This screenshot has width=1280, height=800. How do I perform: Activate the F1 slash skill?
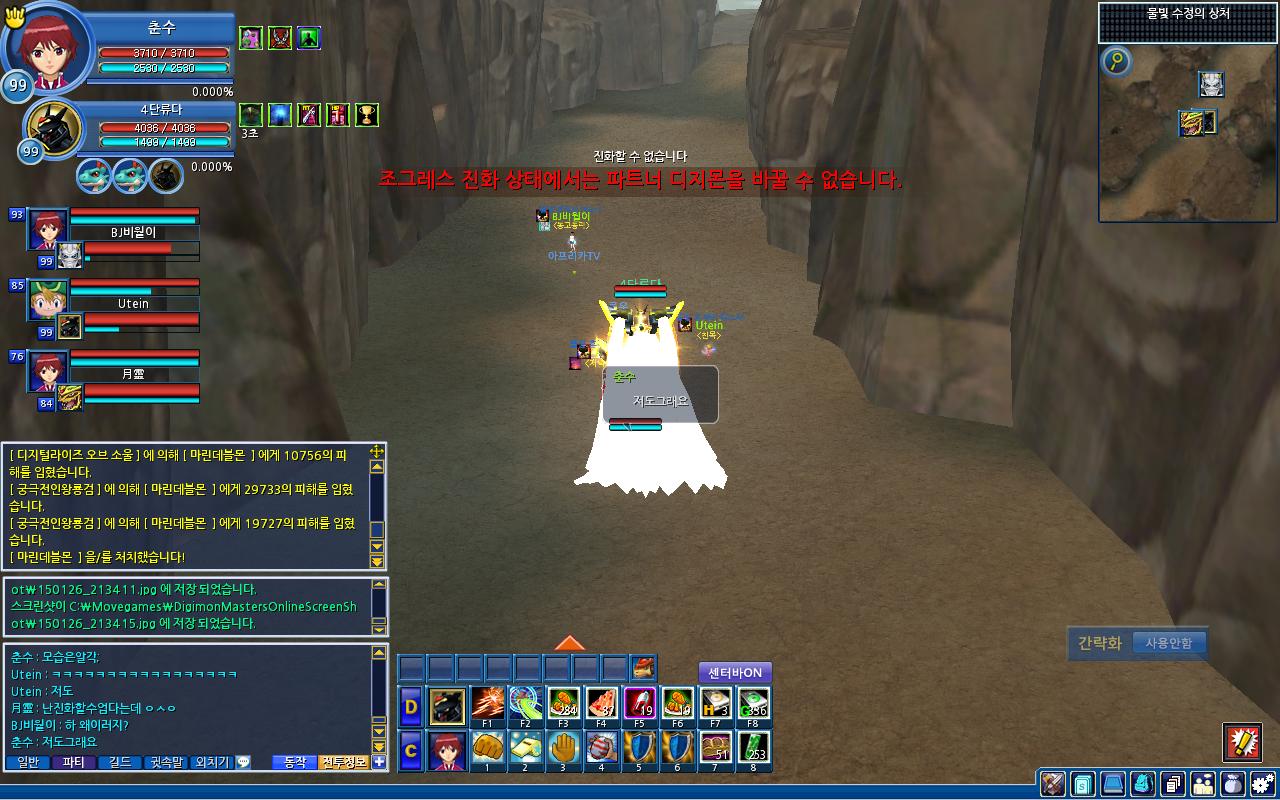click(x=487, y=704)
